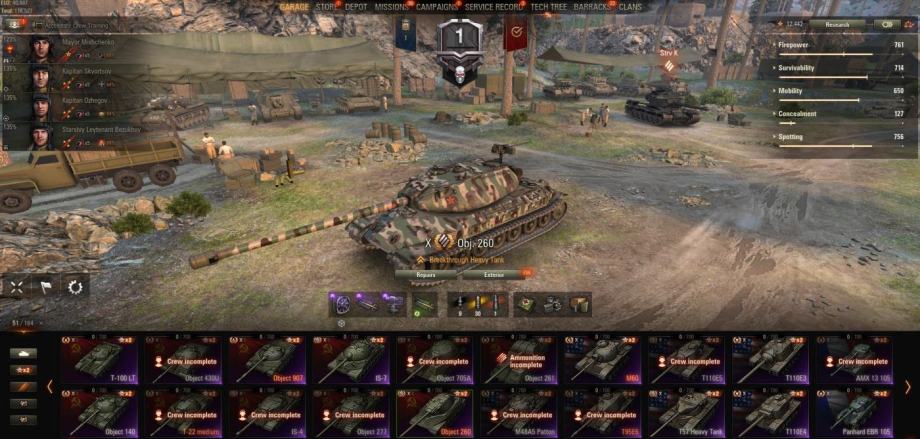Choose the Panhard EBR 105 tank
Viewport: 920px width, 439px height.
(856, 410)
